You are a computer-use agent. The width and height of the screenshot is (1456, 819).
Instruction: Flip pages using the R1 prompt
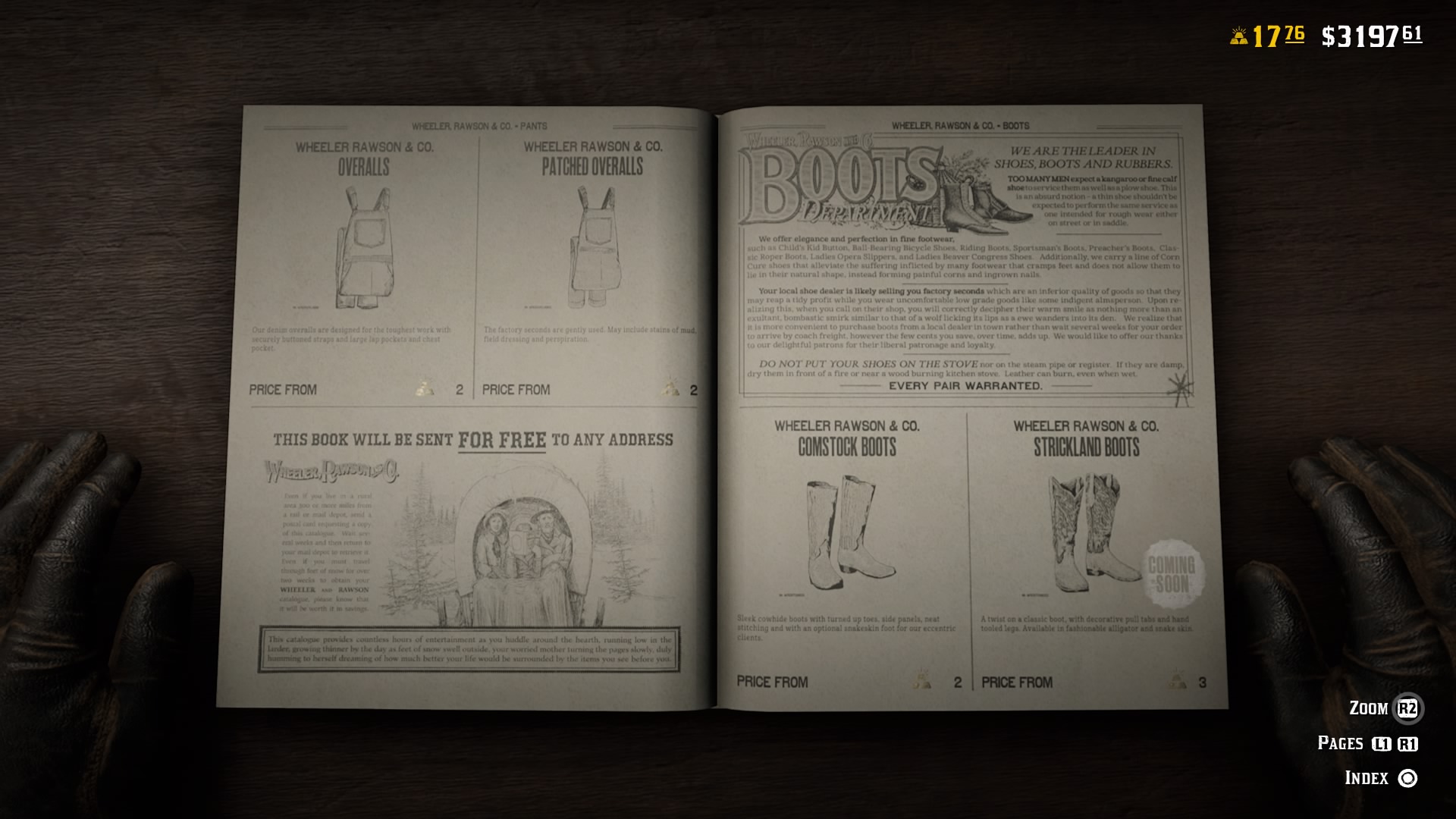pos(1407,743)
